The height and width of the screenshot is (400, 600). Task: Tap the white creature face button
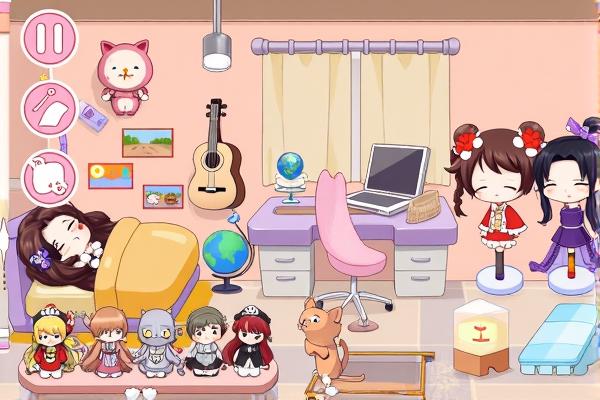tap(46, 172)
